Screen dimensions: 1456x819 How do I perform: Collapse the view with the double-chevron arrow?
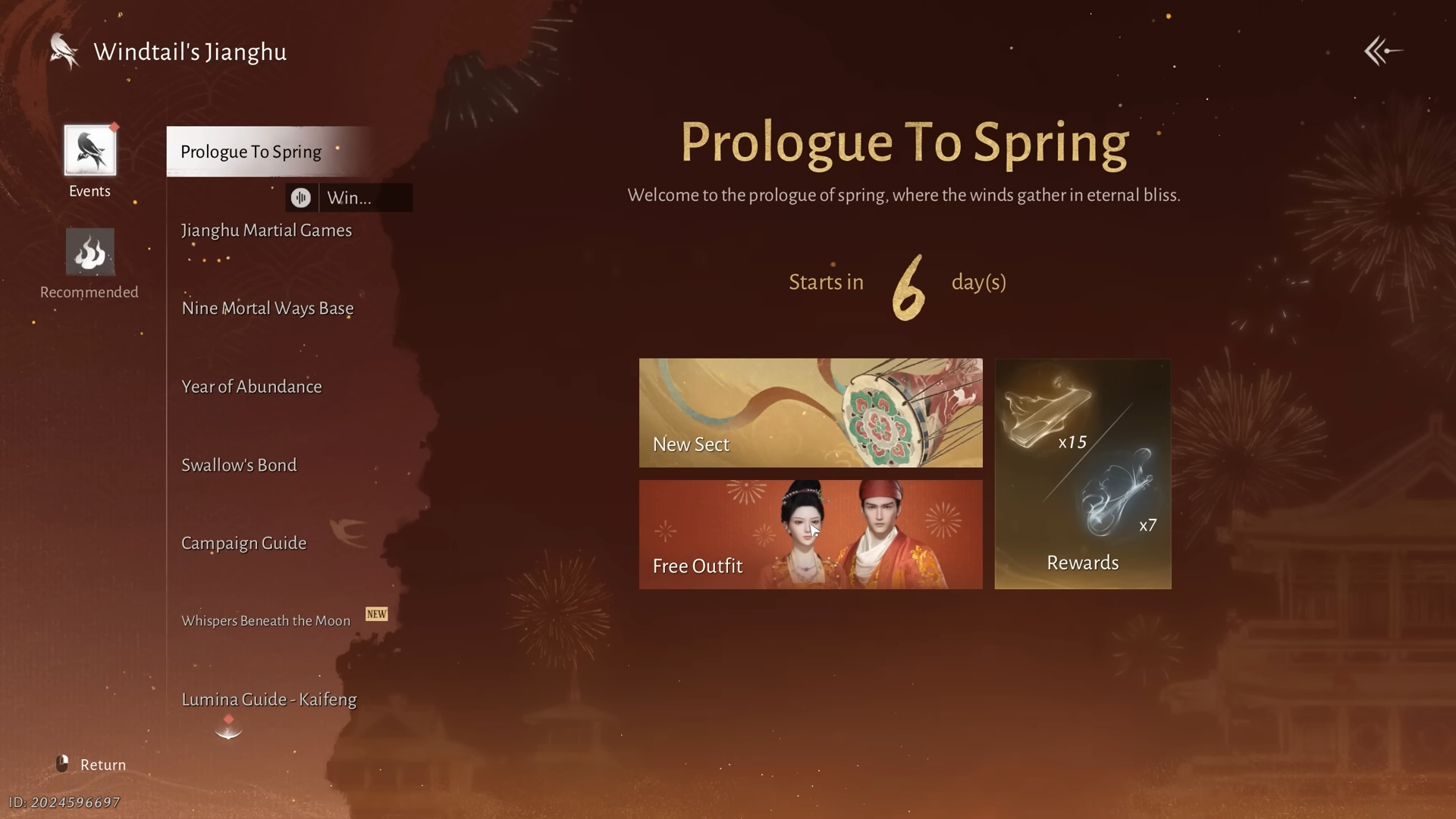pyautogui.click(x=1382, y=51)
